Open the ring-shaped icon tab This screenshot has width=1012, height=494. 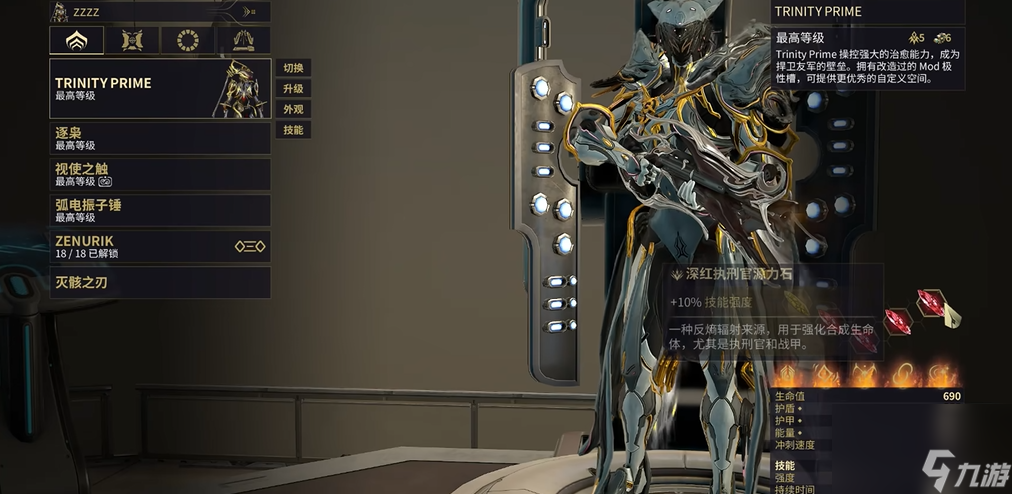tap(188, 40)
